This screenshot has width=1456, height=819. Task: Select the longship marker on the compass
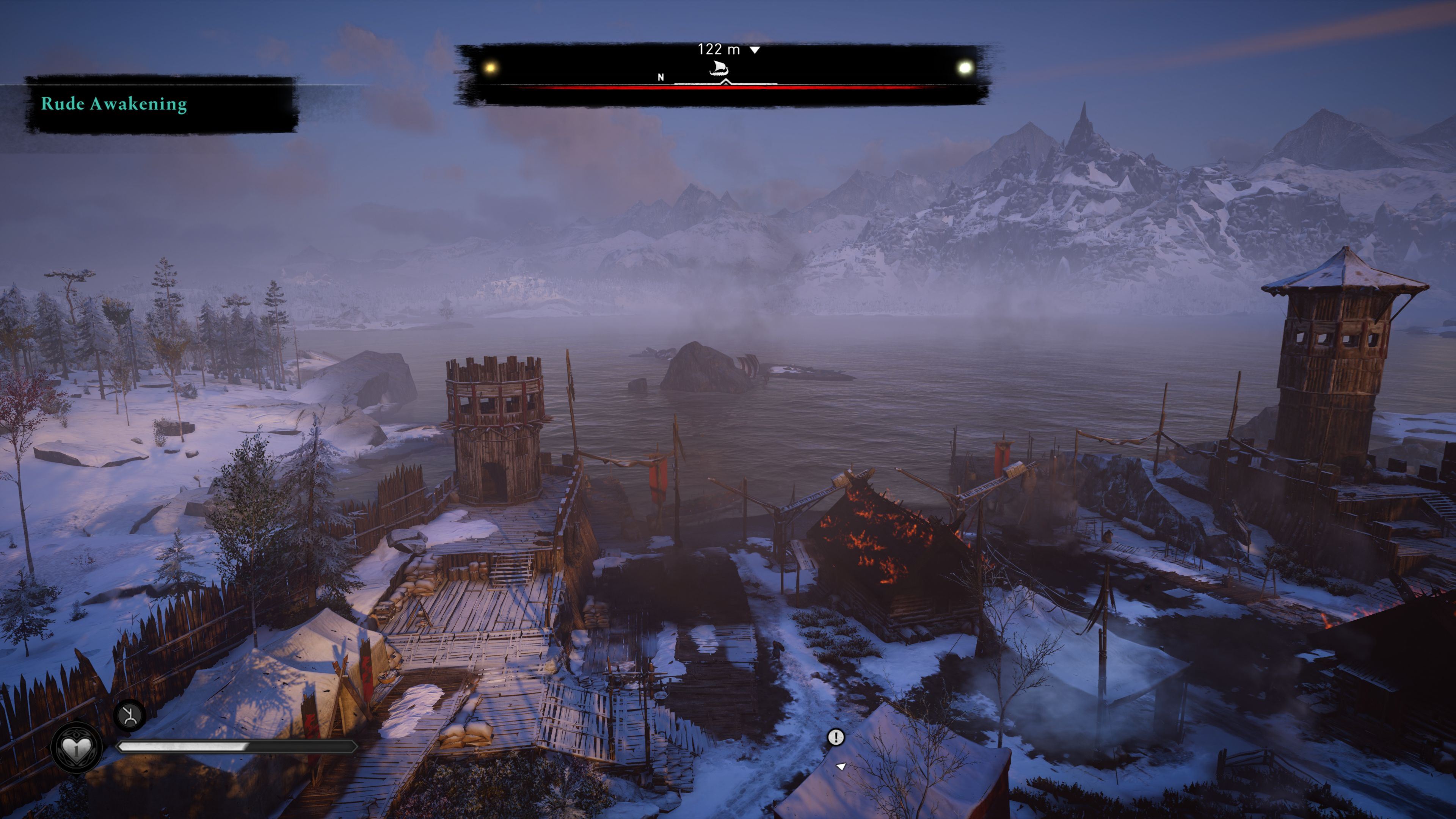pyautogui.click(x=719, y=69)
